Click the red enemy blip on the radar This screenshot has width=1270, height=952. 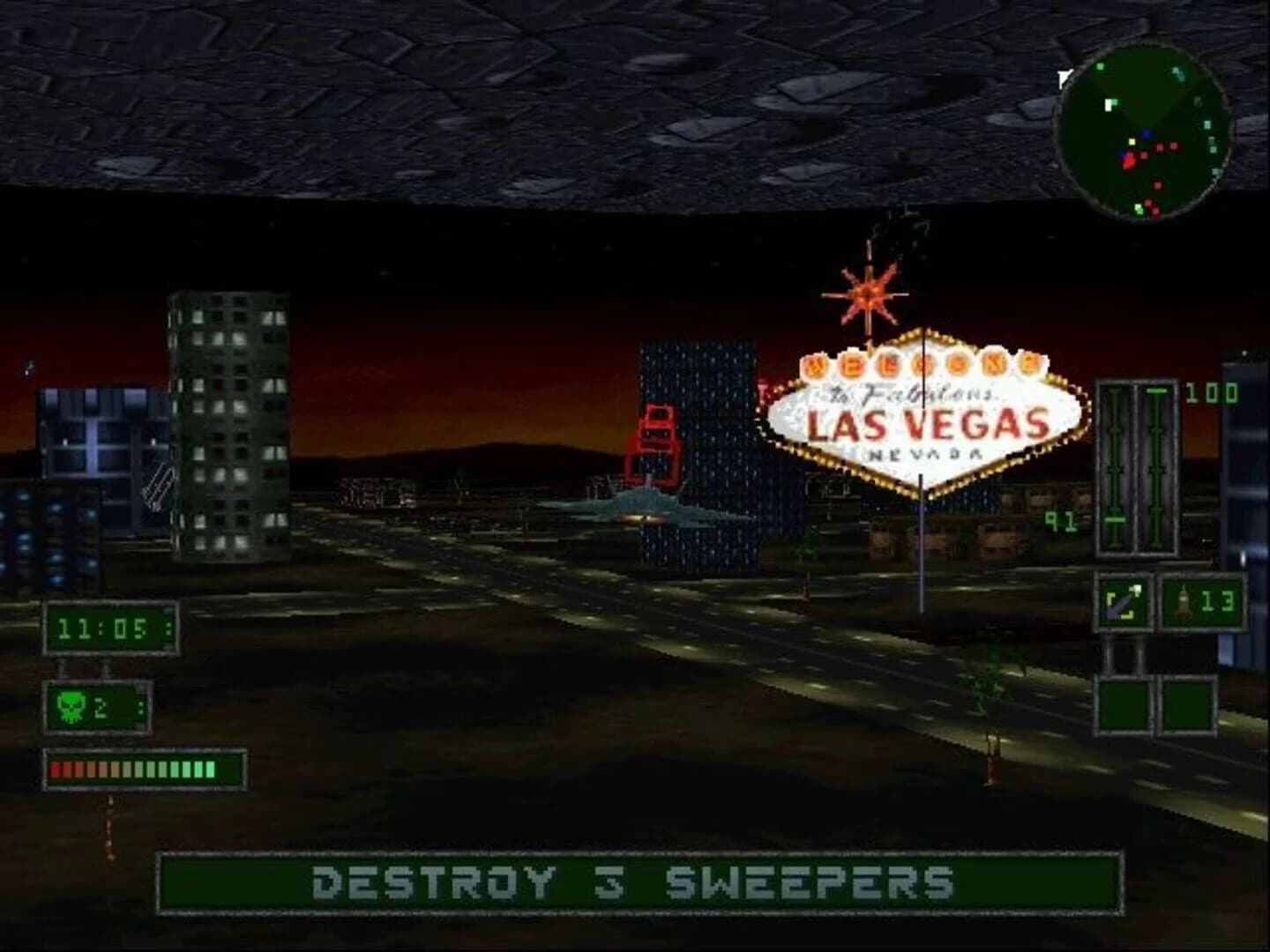click(x=1130, y=162)
